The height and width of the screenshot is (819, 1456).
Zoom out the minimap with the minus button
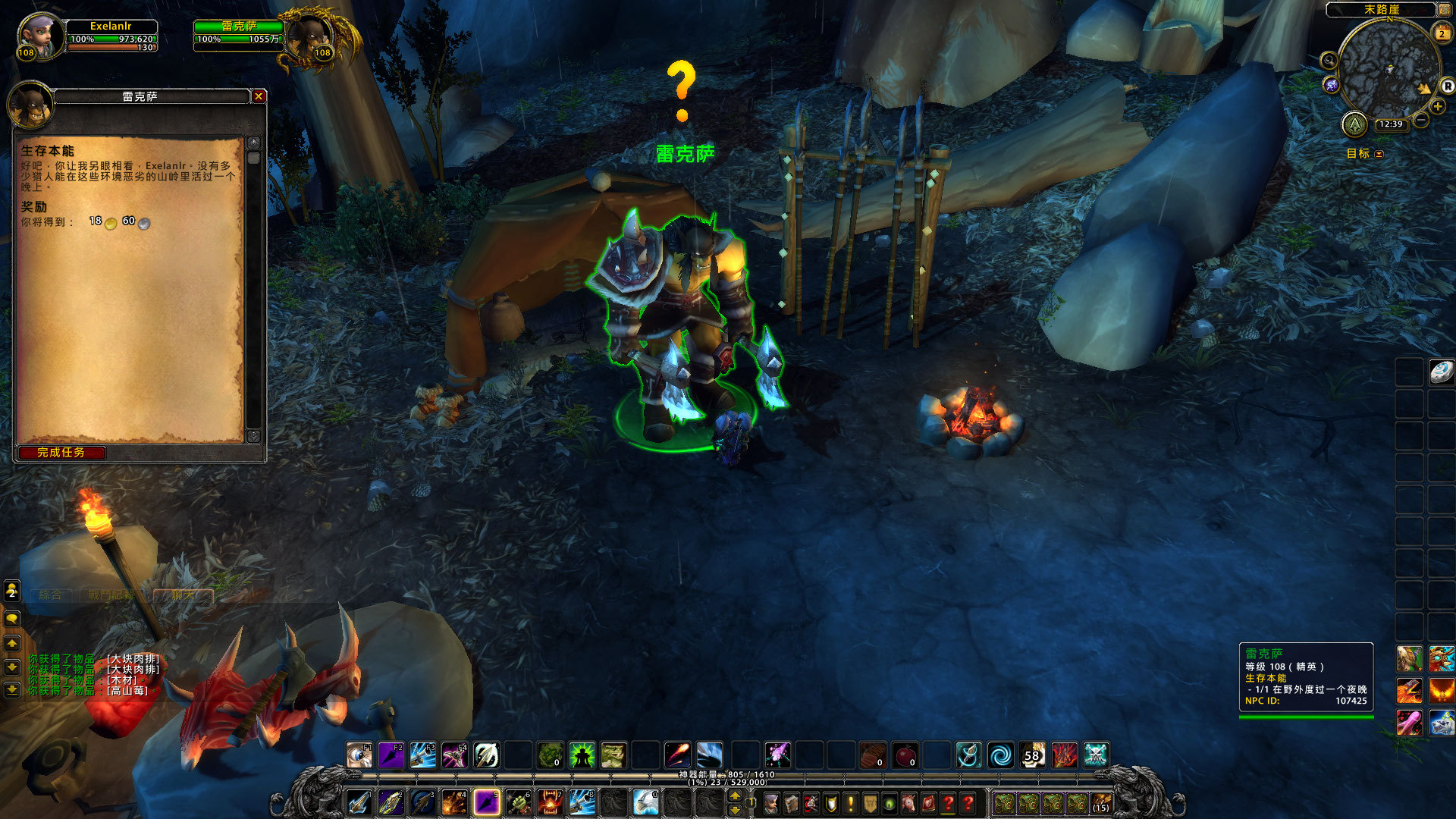(x=1421, y=120)
